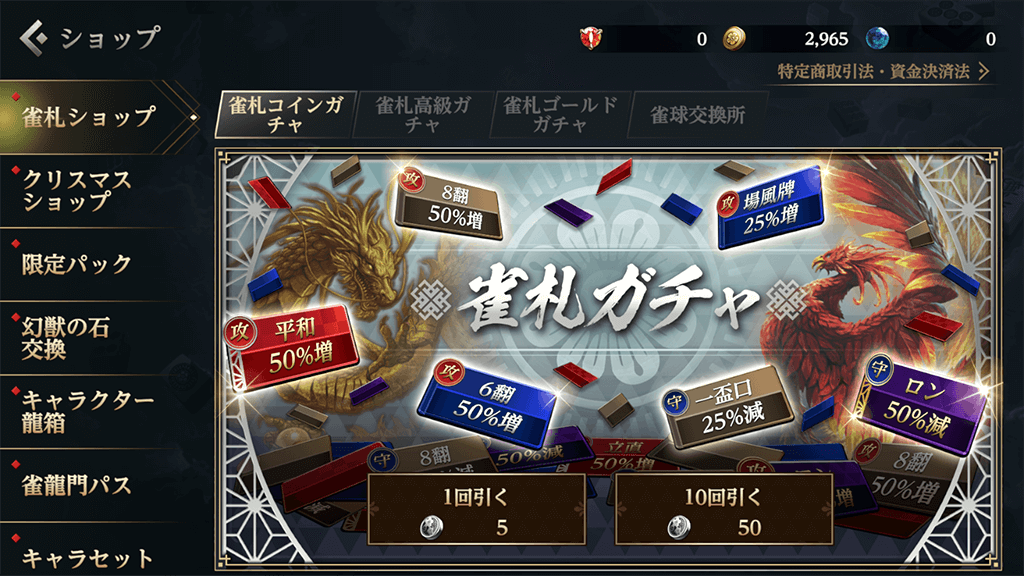Open the クリスマスショップ category

pyautogui.click(x=80, y=189)
